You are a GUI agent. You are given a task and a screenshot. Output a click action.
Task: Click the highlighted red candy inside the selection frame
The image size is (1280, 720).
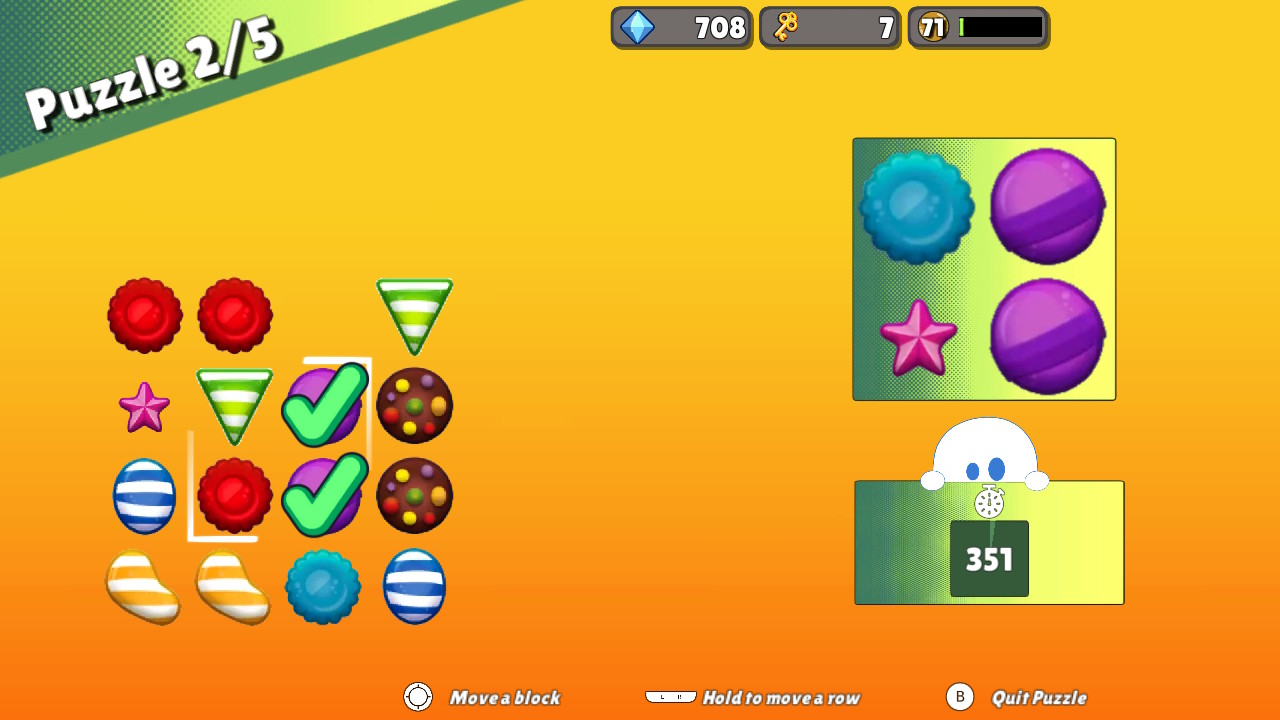pos(233,495)
